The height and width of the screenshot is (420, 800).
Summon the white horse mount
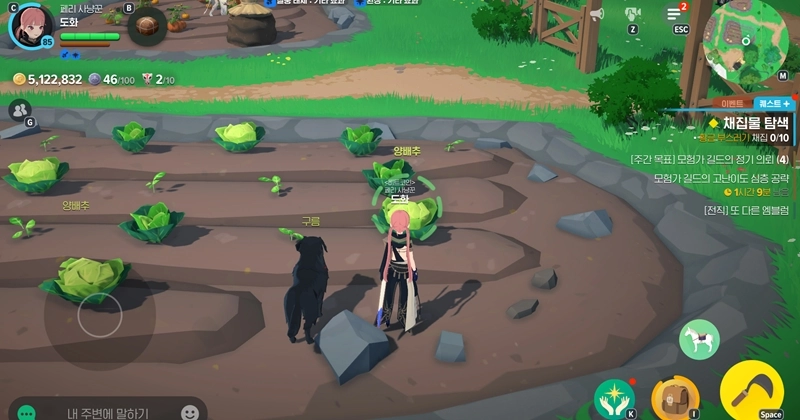[699, 339]
